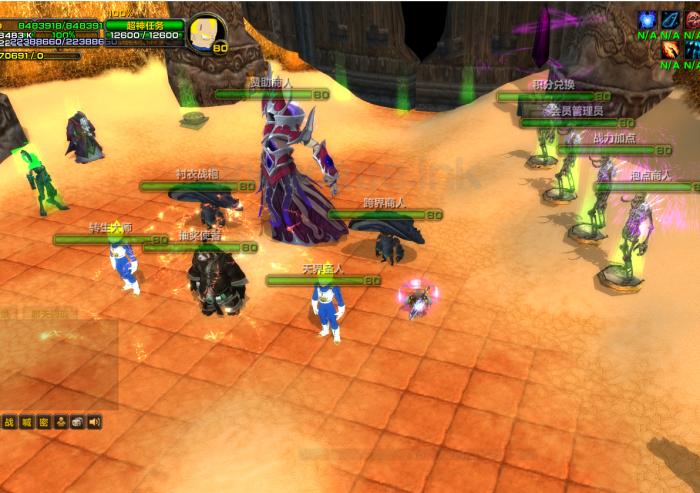Select the fiery orange streak buff icon

(669, 49)
